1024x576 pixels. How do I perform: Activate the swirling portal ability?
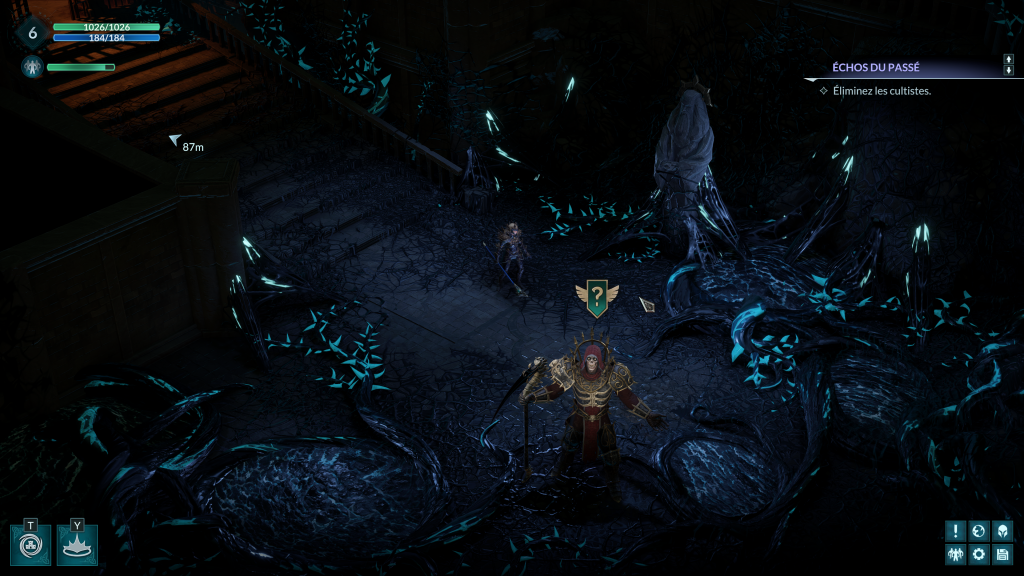(31, 546)
